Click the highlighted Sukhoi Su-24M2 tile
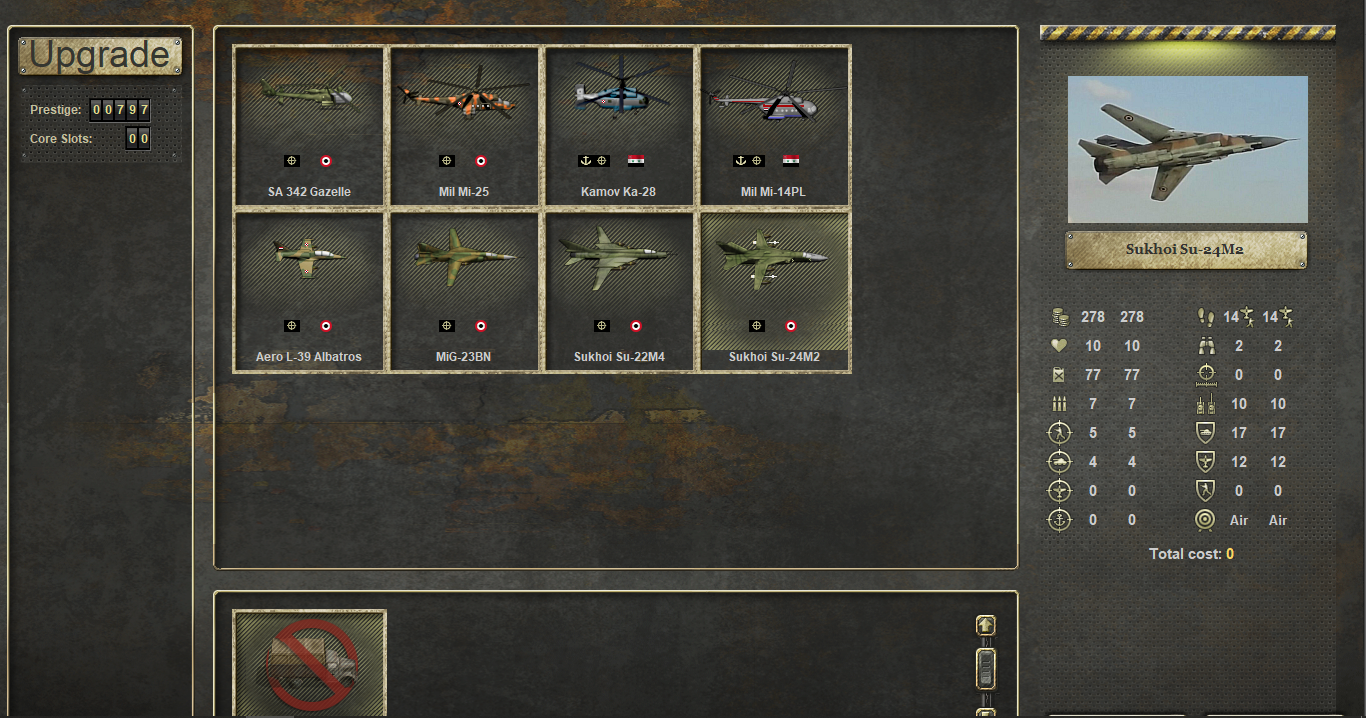1366x718 pixels. (x=774, y=291)
